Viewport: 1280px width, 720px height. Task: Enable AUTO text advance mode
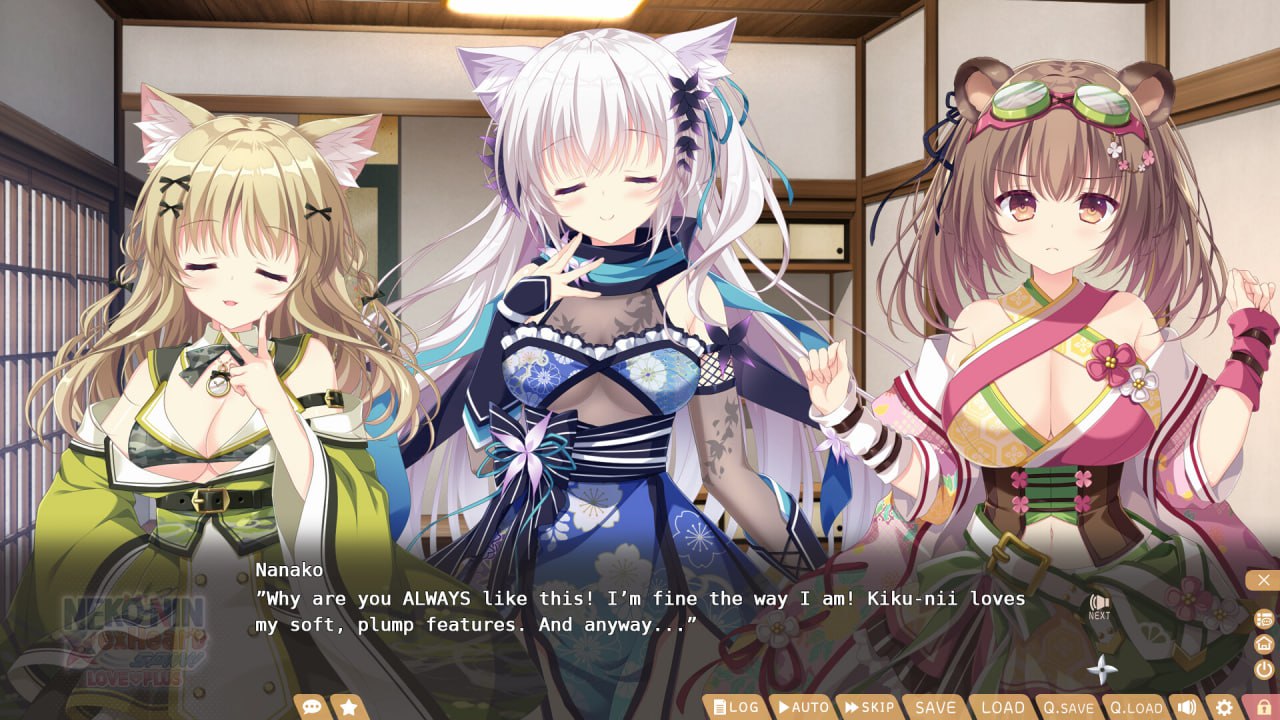(802, 706)
